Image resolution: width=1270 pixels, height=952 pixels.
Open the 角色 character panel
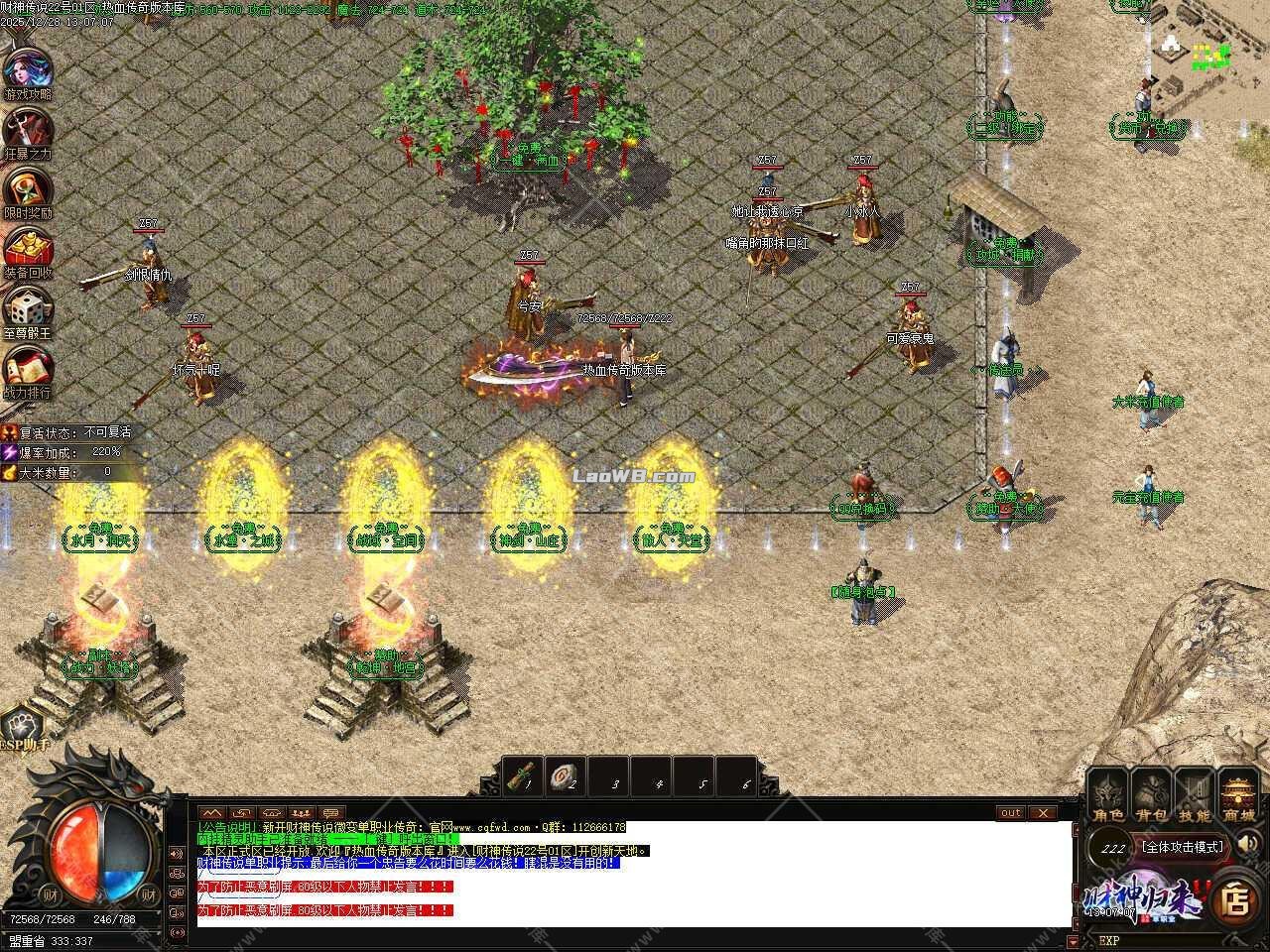click(1107, 793)
